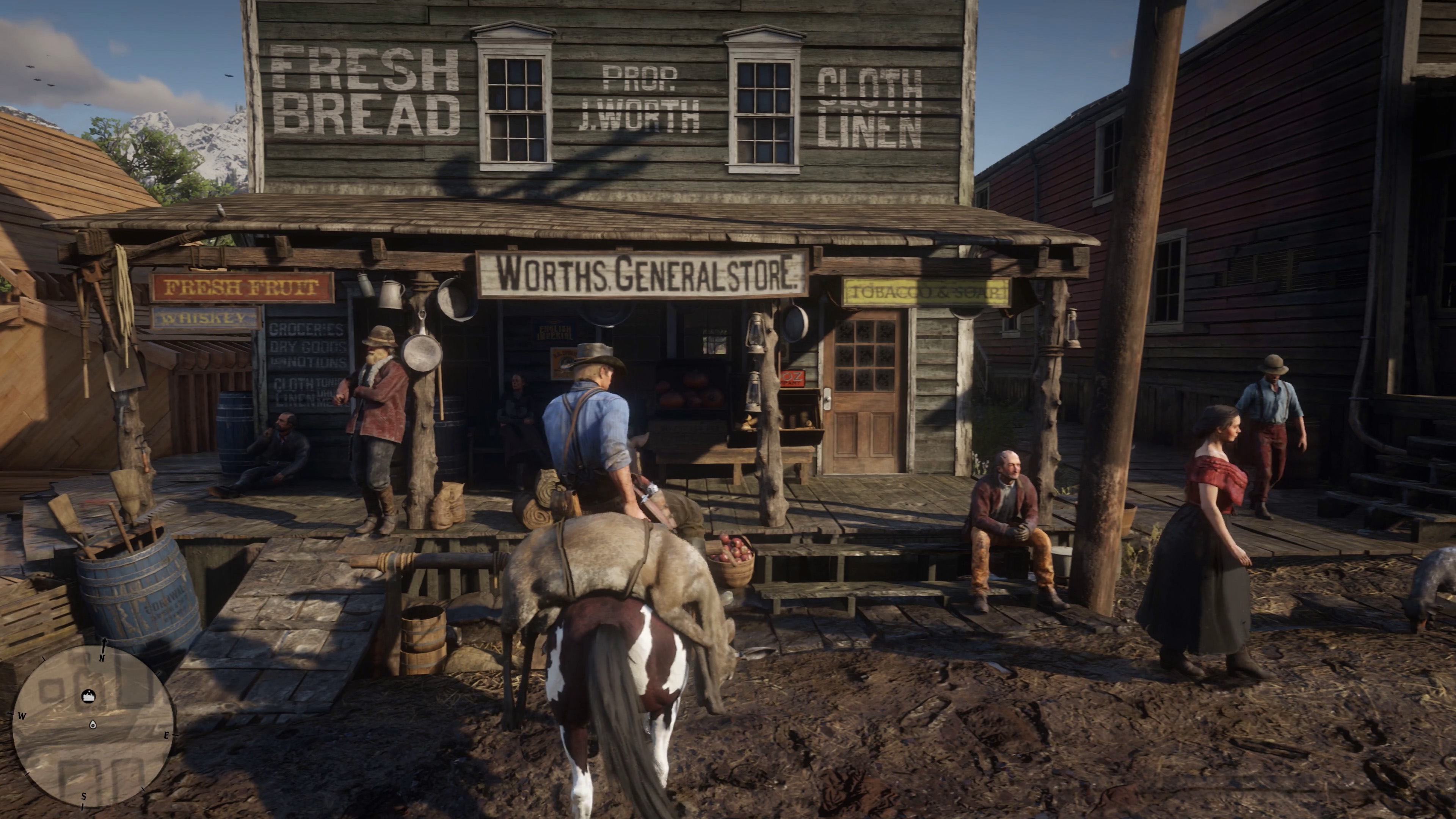Image resolution: width=1456 pixels, height=819 pixels.
Task: Click the player position marker on minimap
Action: point(93,725)
